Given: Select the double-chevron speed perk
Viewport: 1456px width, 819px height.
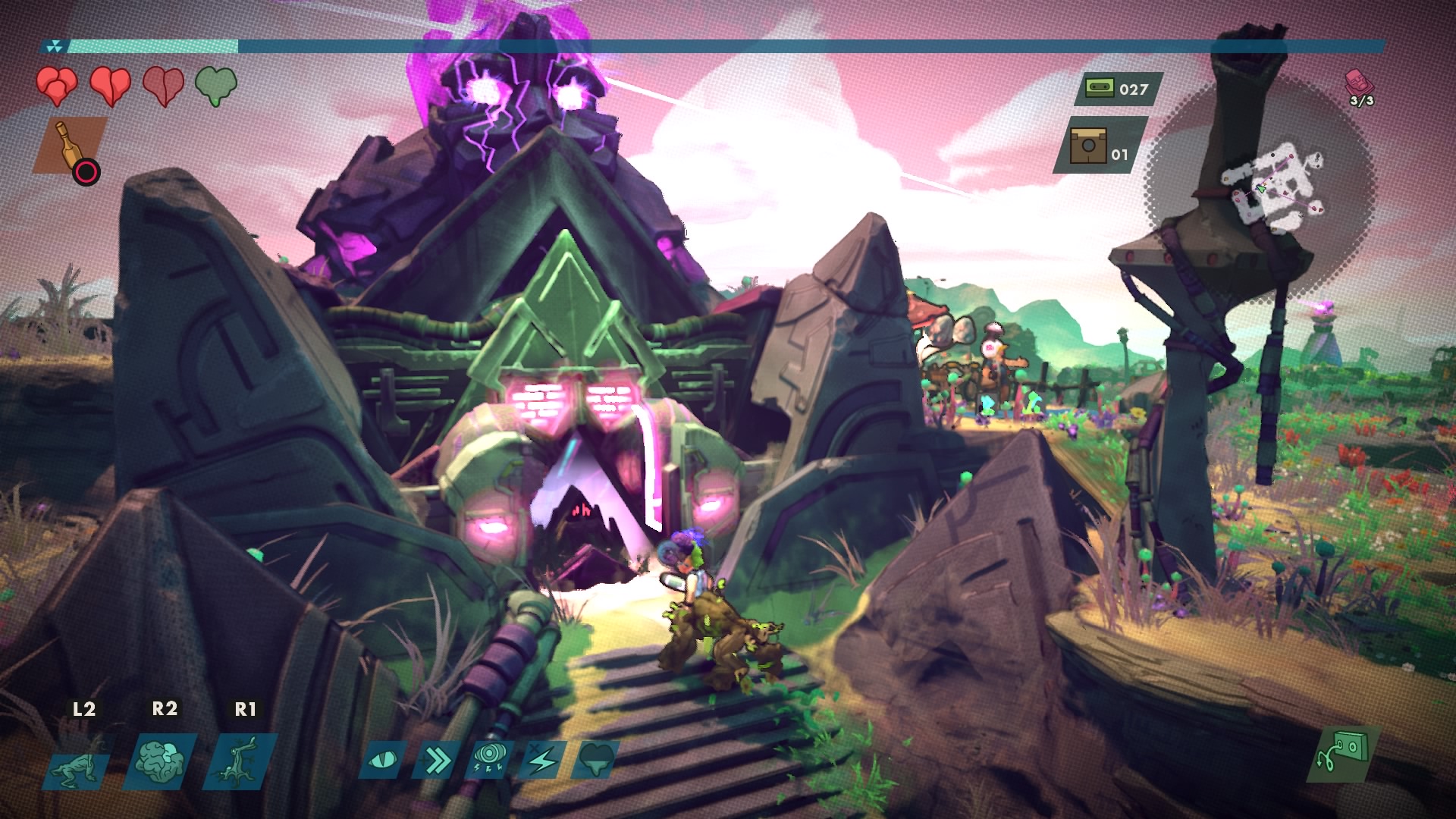Looking at the screenshot, I should tap(437, 760).
